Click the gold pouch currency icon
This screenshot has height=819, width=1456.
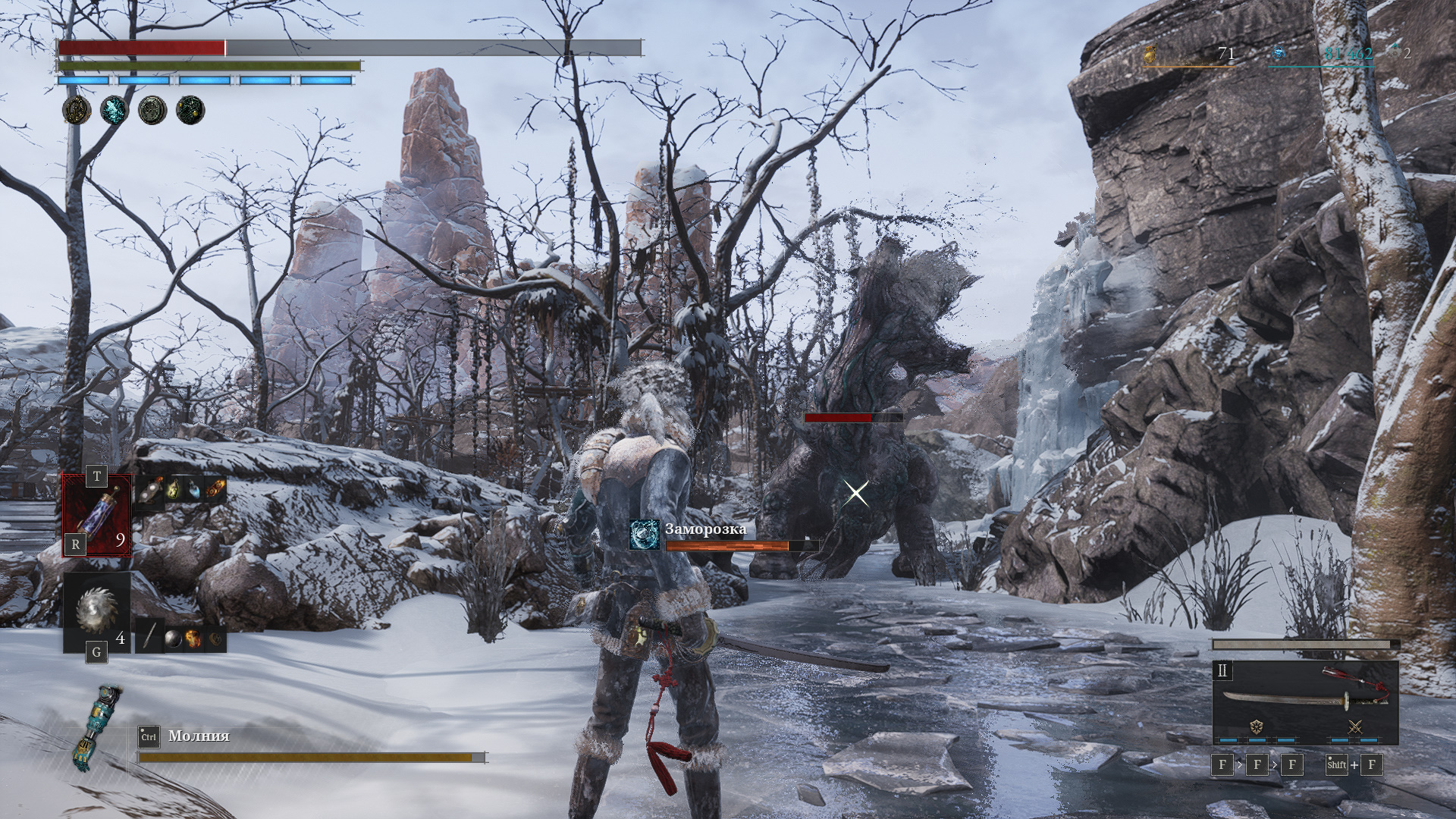point(1151,54)
